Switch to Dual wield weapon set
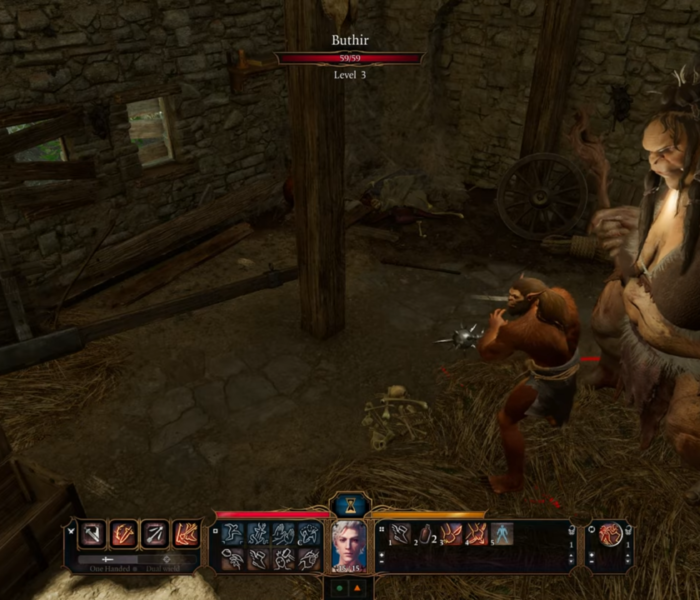The height and width of the screenshot is (600, 700). [167, 560]
